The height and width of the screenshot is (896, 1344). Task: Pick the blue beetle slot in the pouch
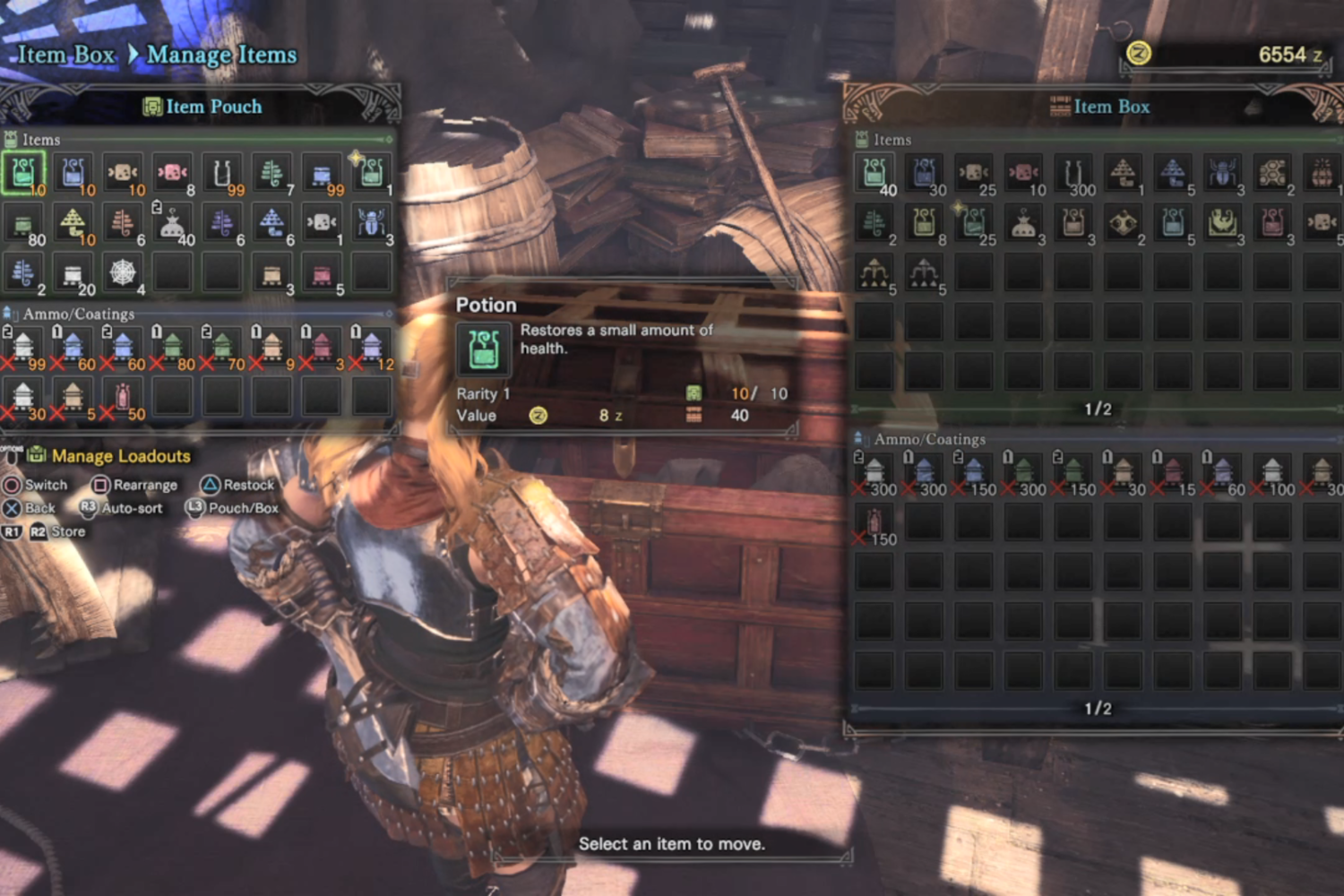click(x=371, y=221)
